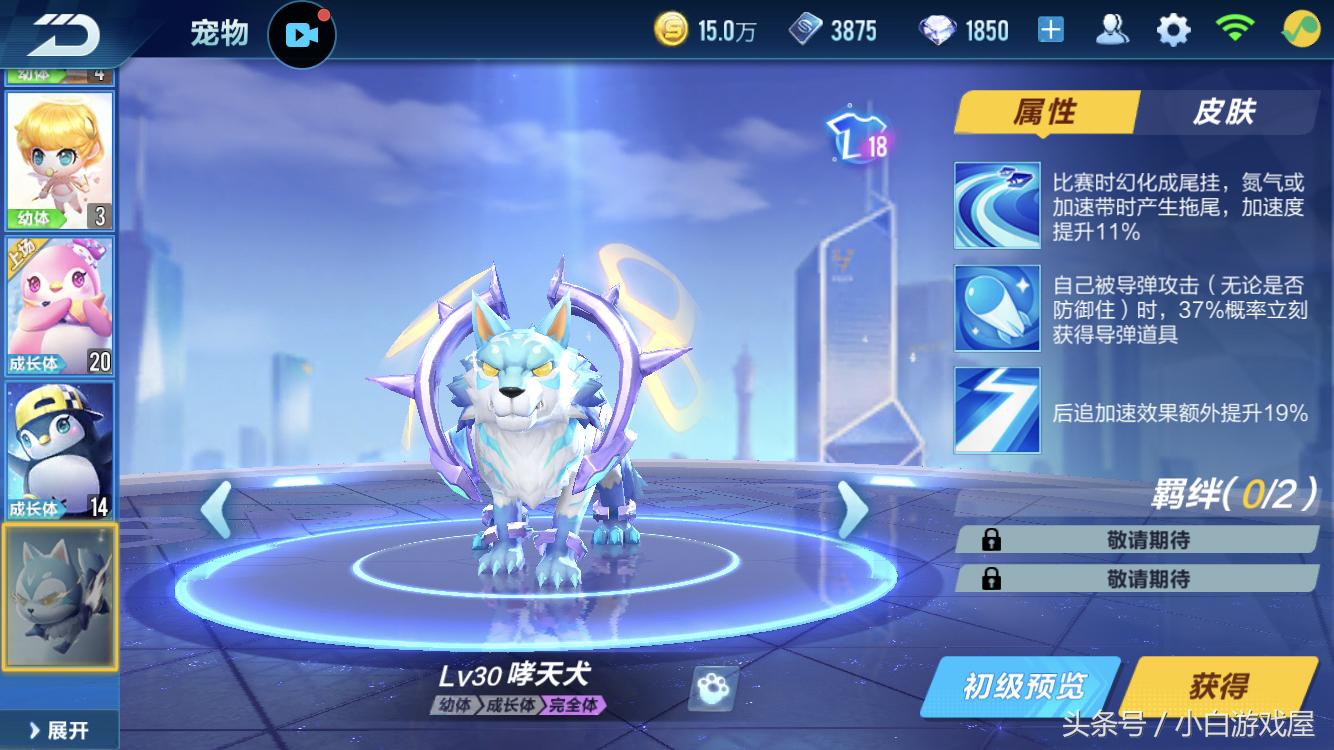Start screen recording with camera icon
The width and height of the screenshot is (1334, 750).
point(301,35)
